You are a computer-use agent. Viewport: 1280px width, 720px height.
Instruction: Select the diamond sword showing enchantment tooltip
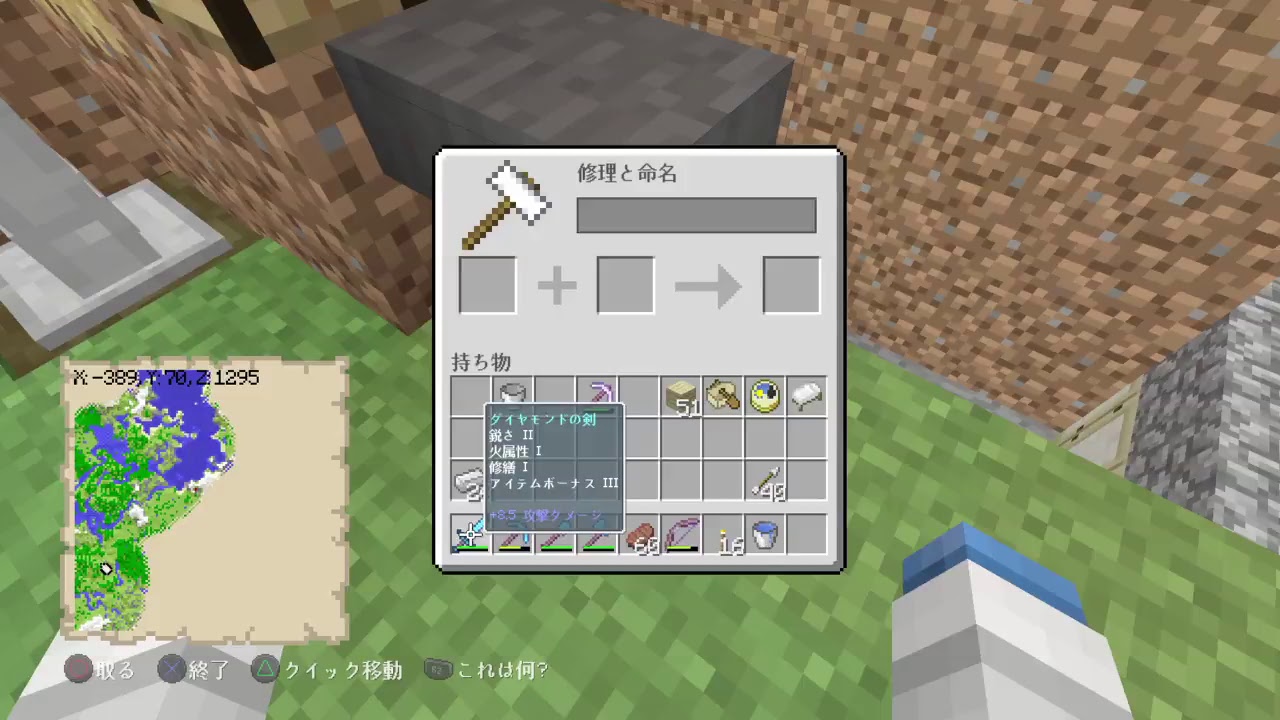click(x=470, y=538)
